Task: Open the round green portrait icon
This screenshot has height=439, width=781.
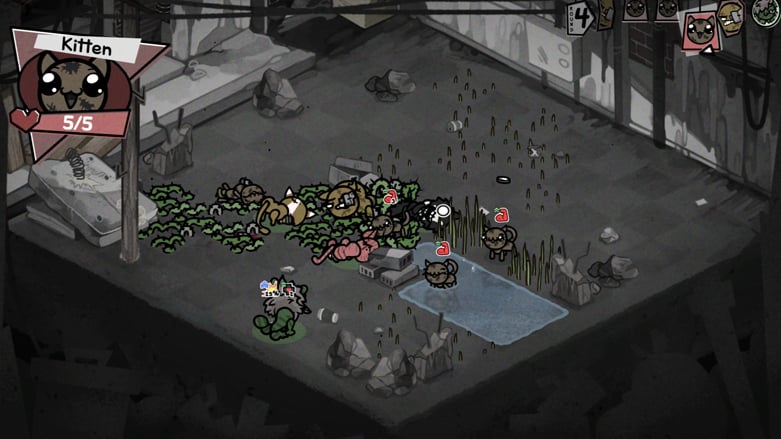Action: click(767, 13)
